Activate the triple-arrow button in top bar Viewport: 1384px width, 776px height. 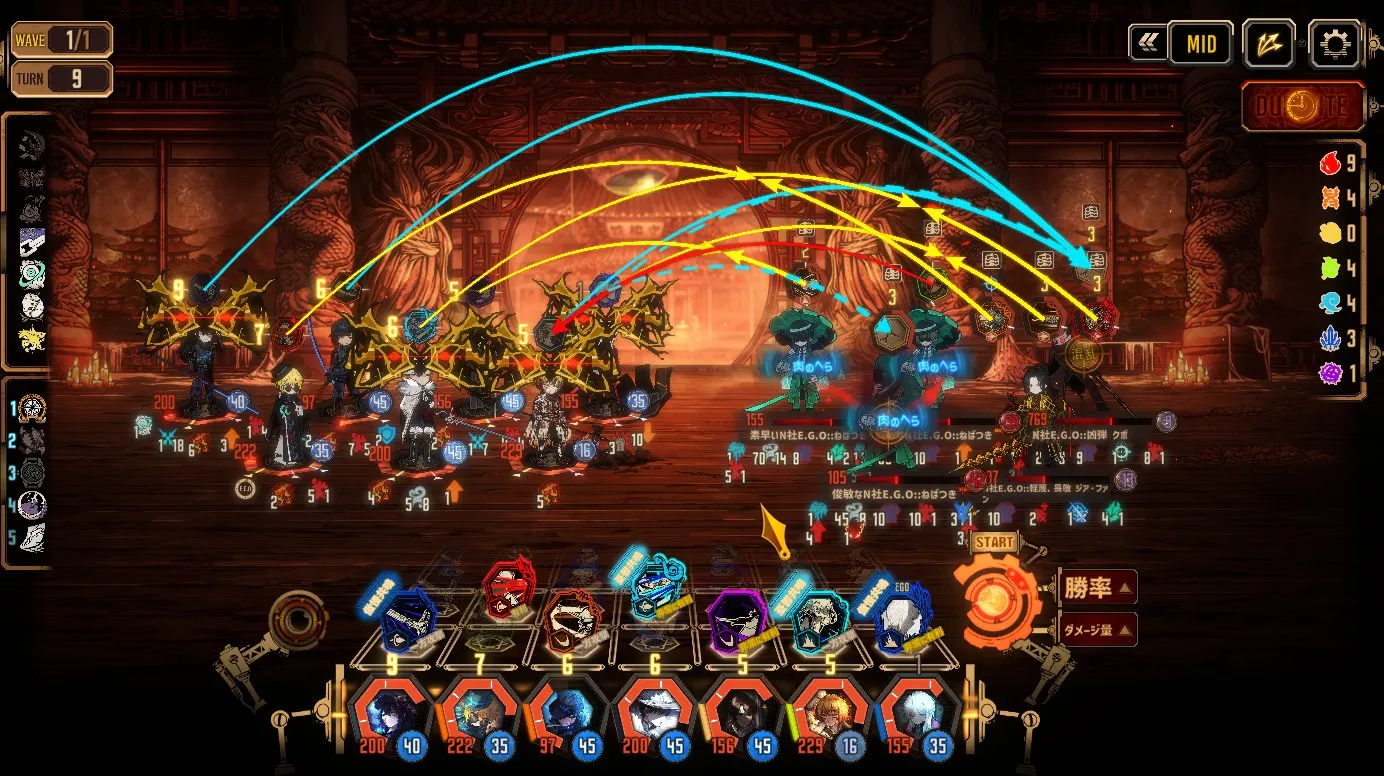coord(1268,44)
